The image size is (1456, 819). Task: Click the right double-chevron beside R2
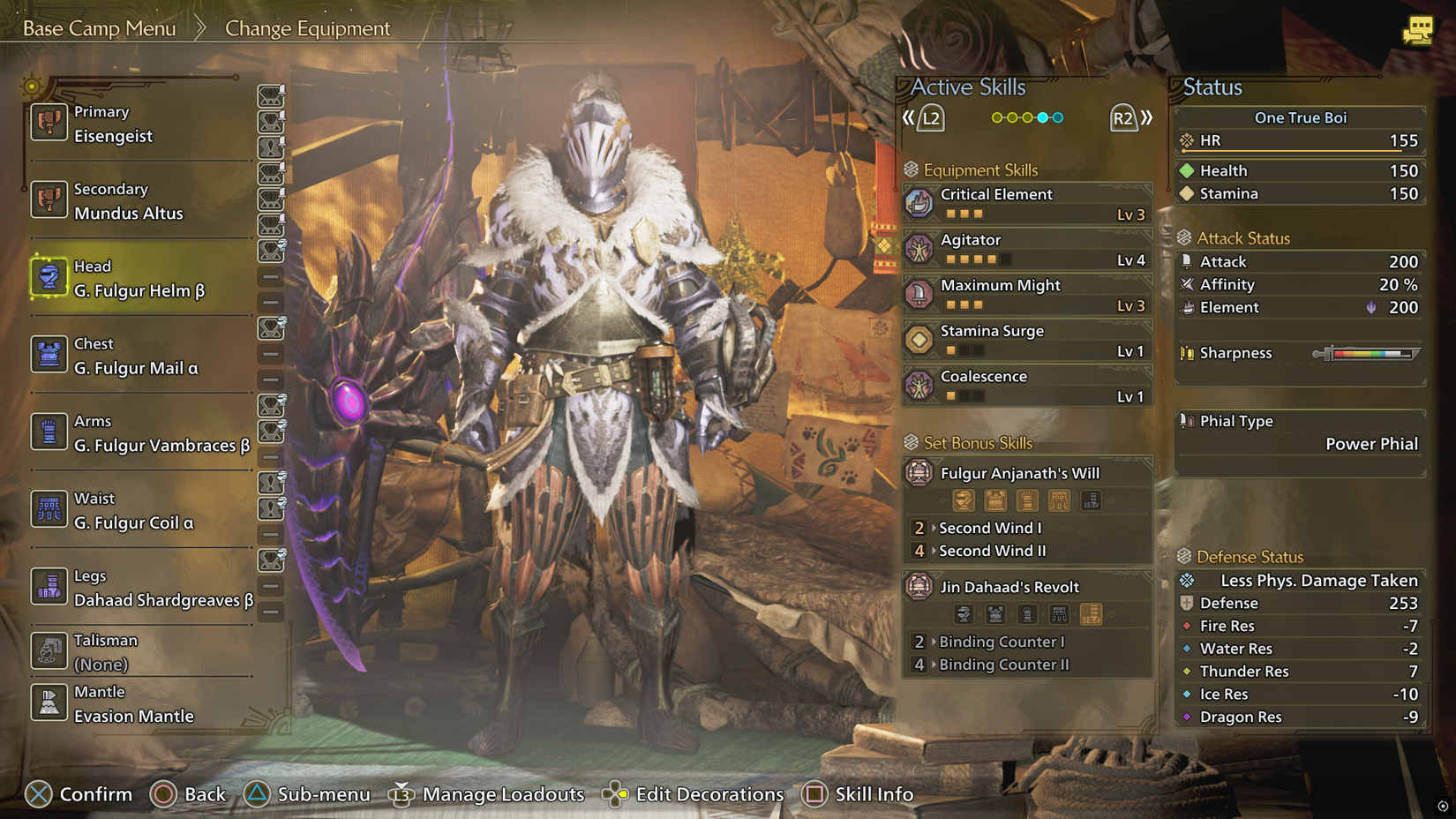pyautogui.click(x=1148, y=116)
